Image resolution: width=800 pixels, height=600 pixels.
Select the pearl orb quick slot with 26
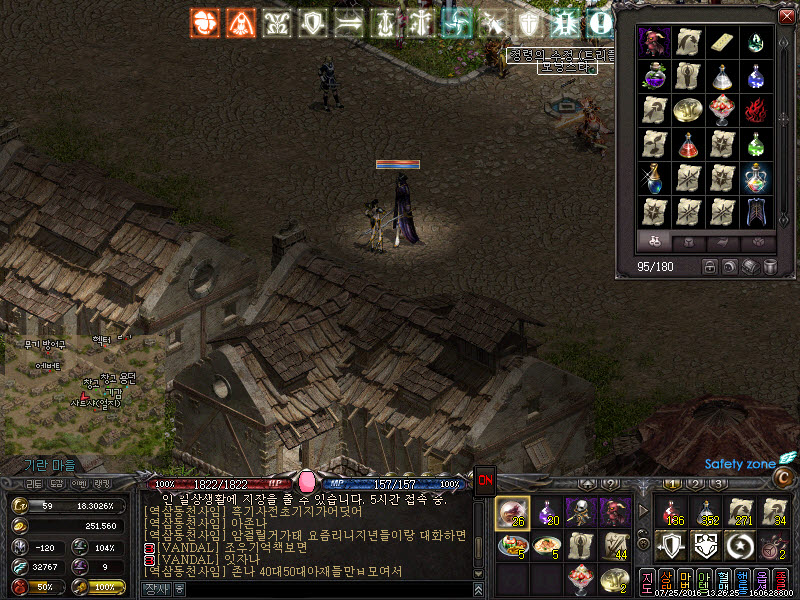click(513, 512)
